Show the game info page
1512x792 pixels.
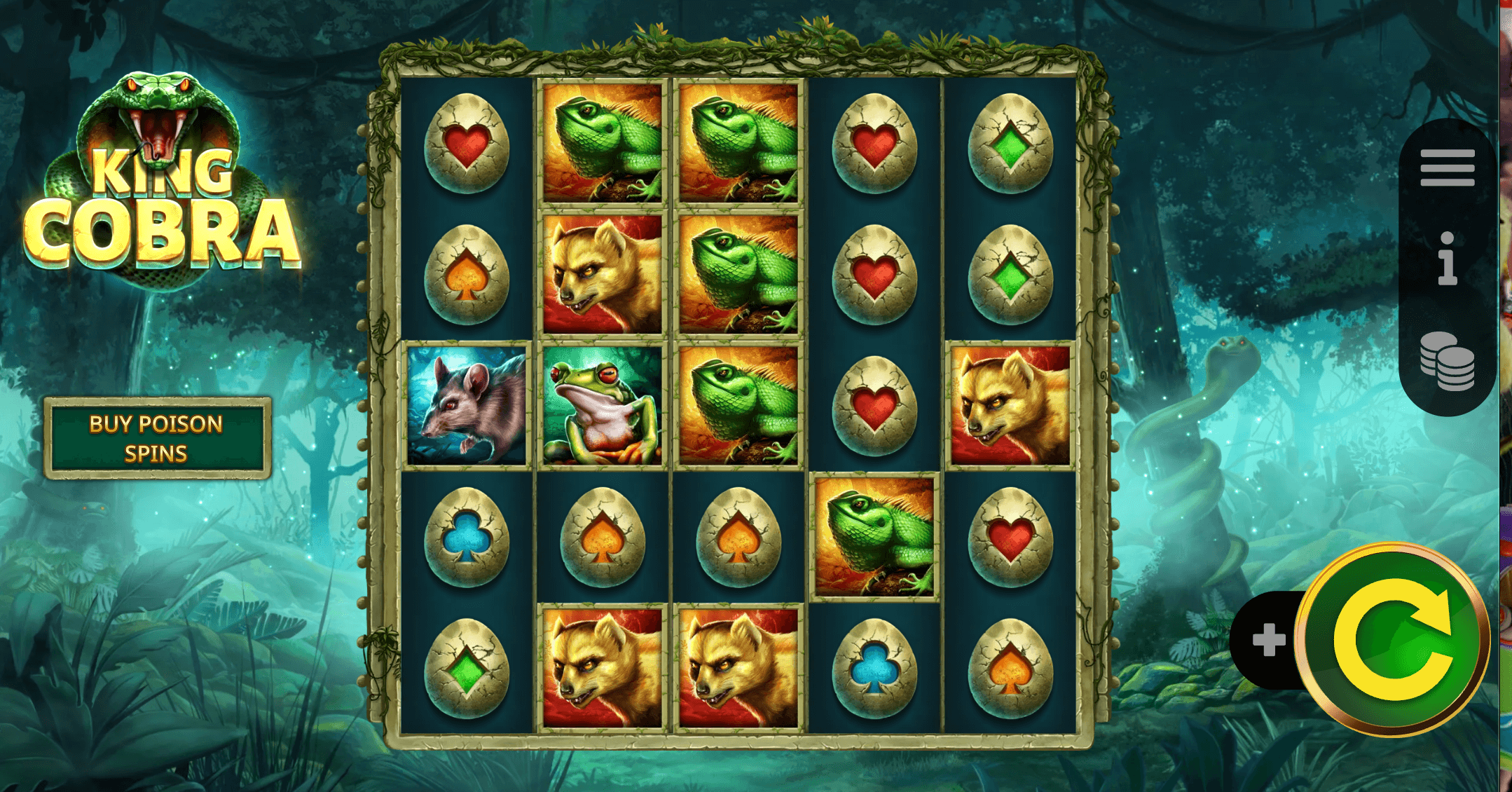tap(1447, 259)
